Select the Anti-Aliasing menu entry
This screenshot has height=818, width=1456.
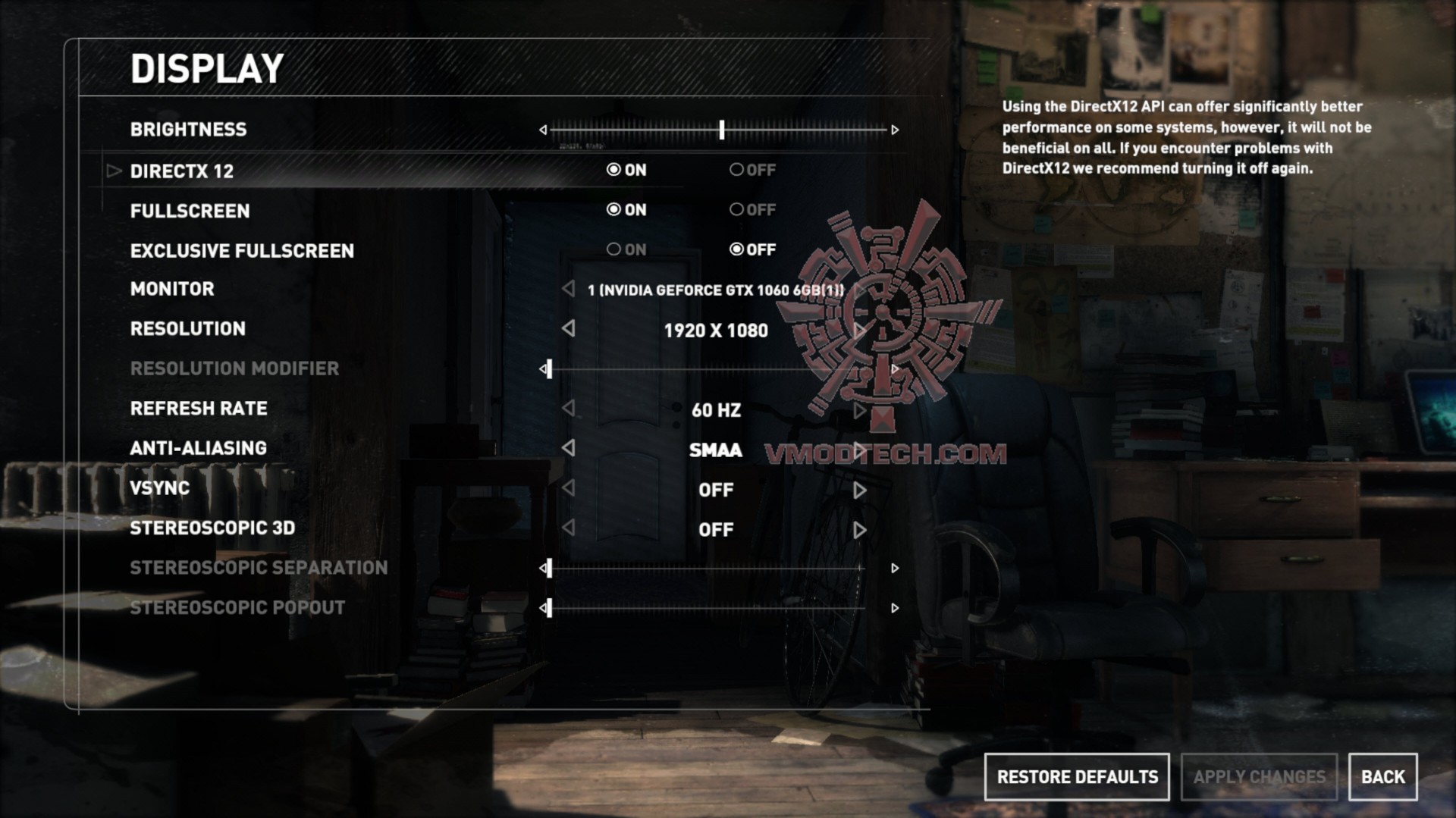199,448
